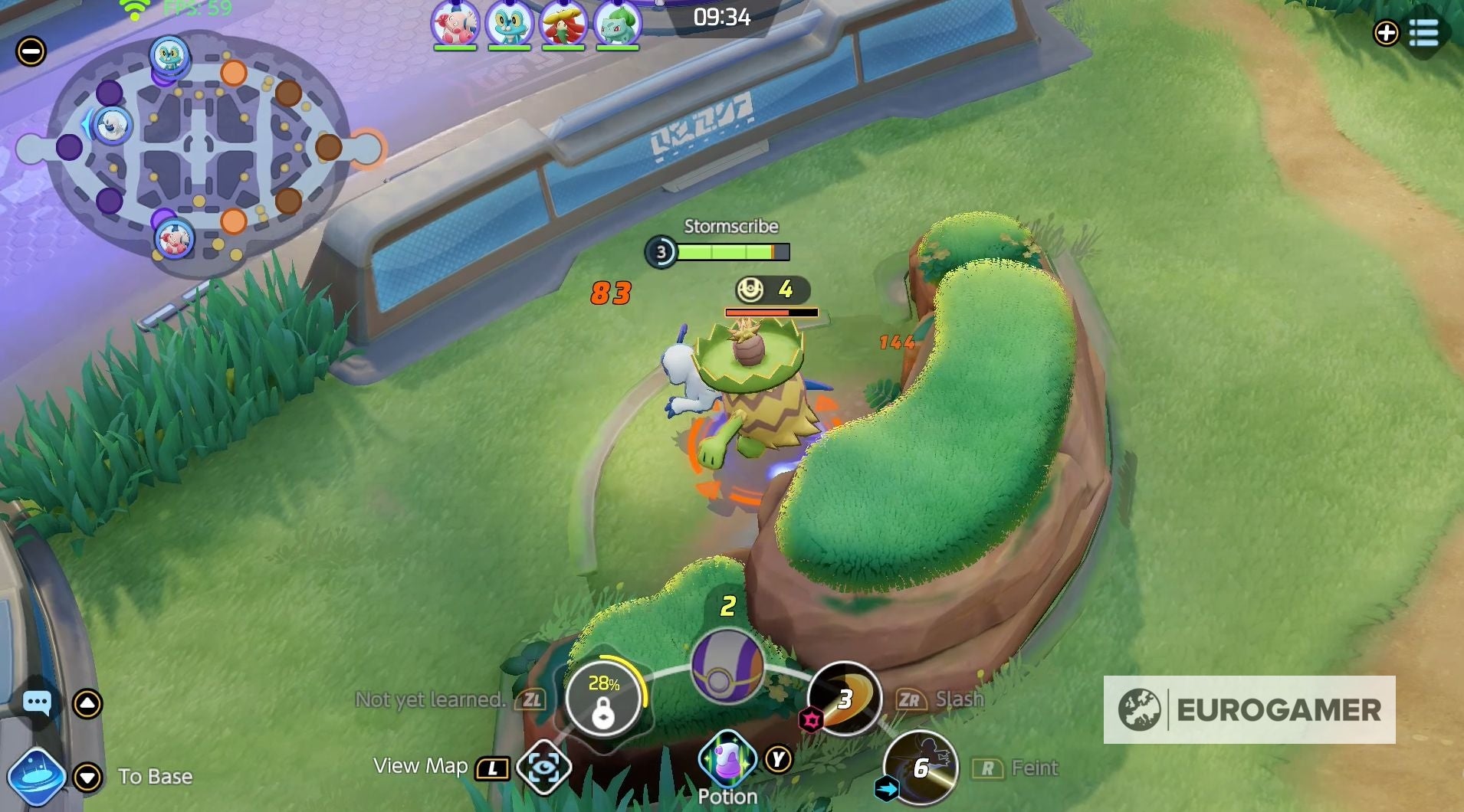Collapse the minimap with the minus button
Image resolution: width=1464 pixels, height=812 pixels.
coord(31,51)
